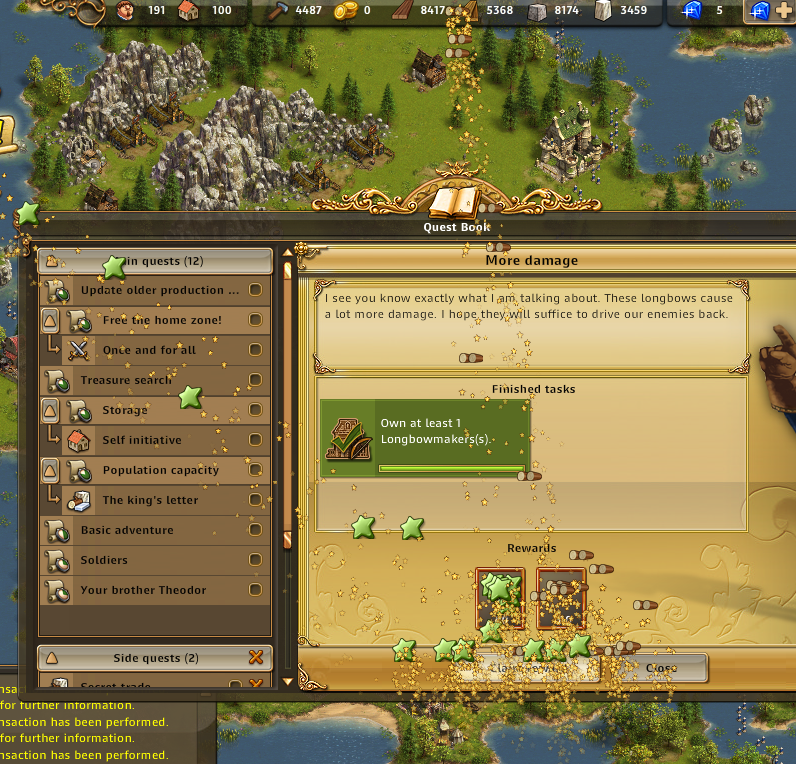The image size is (796, 764).
Task: Open the 'Basic adventure' quest
Action: pos(127,530)
